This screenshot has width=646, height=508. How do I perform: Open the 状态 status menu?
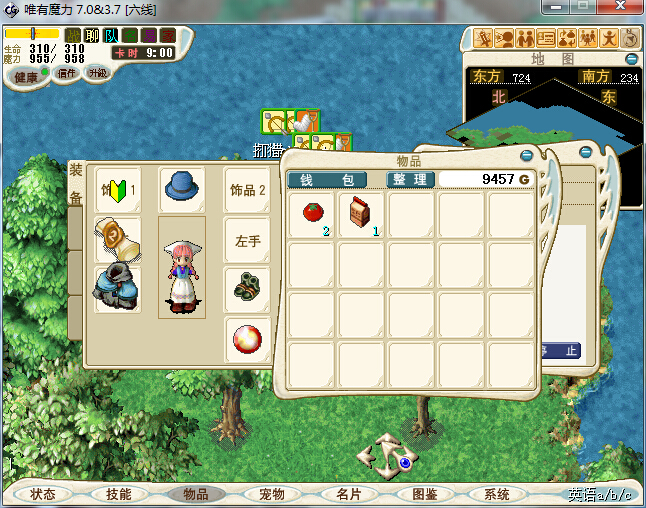[43, 494]
